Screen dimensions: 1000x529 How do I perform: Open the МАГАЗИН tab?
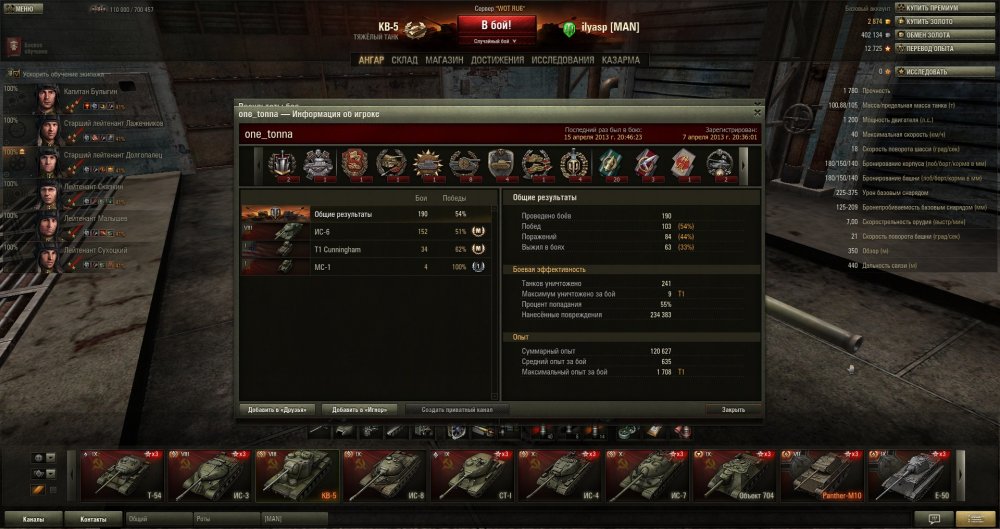(x=444, y=60)
